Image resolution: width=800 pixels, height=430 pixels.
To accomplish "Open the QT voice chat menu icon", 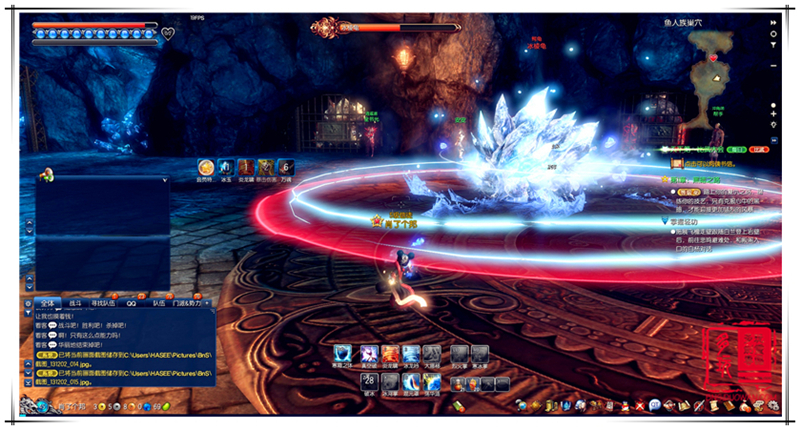I will pos(654,405).
